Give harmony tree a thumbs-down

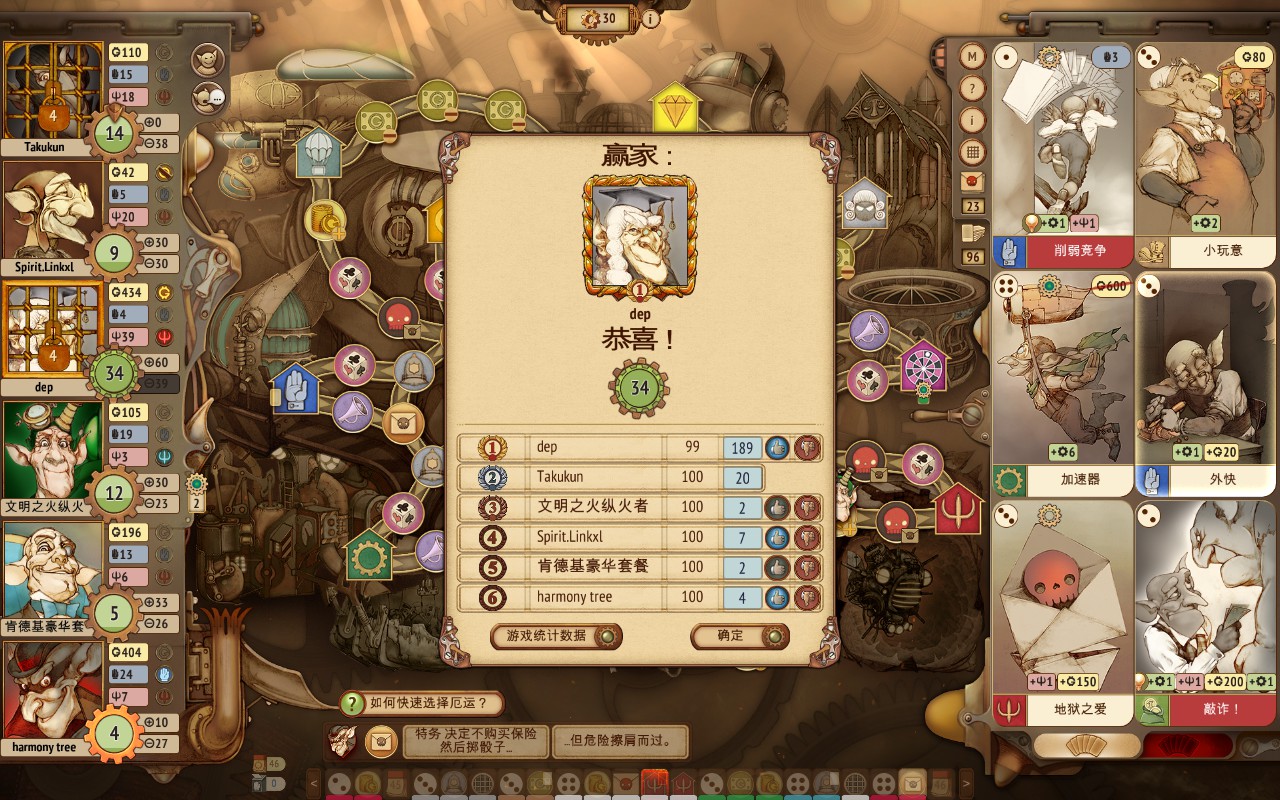click(808, 598)
